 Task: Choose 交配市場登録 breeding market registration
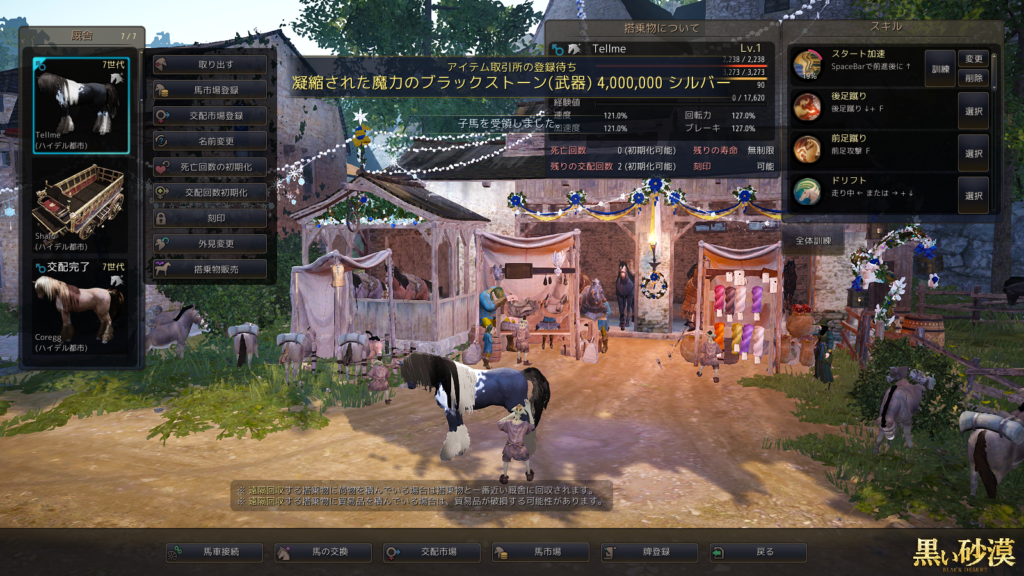[x=210, y=116]
